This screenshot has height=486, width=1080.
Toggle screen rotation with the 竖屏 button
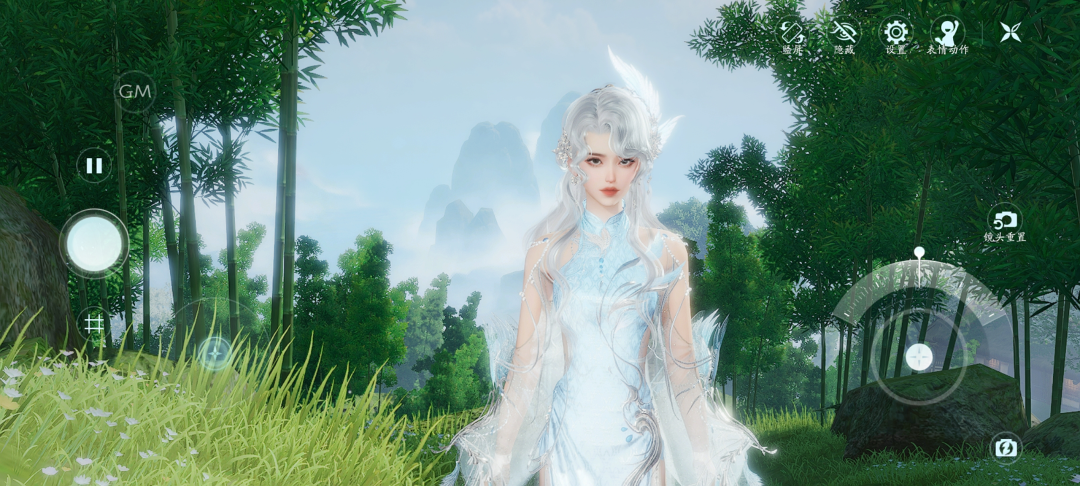(792, 33)
